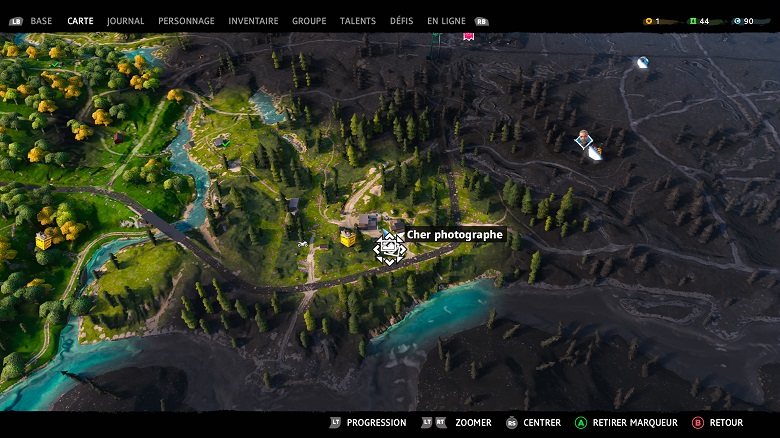This screenshot has width=780, height=438.
Task: Select the white-blue orb marker on the map
Action: (x=642, y=62)
